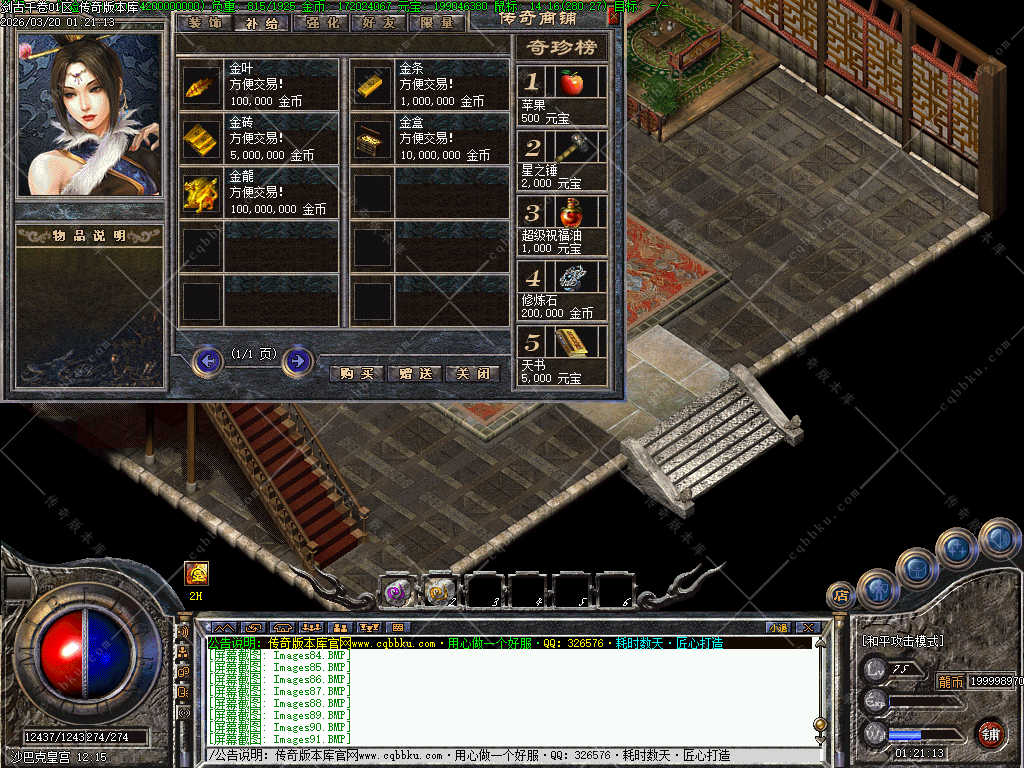Screen dimensions: 1024x768
Task: Open the round 铺 shop button
Action: (x=990, y=733)
